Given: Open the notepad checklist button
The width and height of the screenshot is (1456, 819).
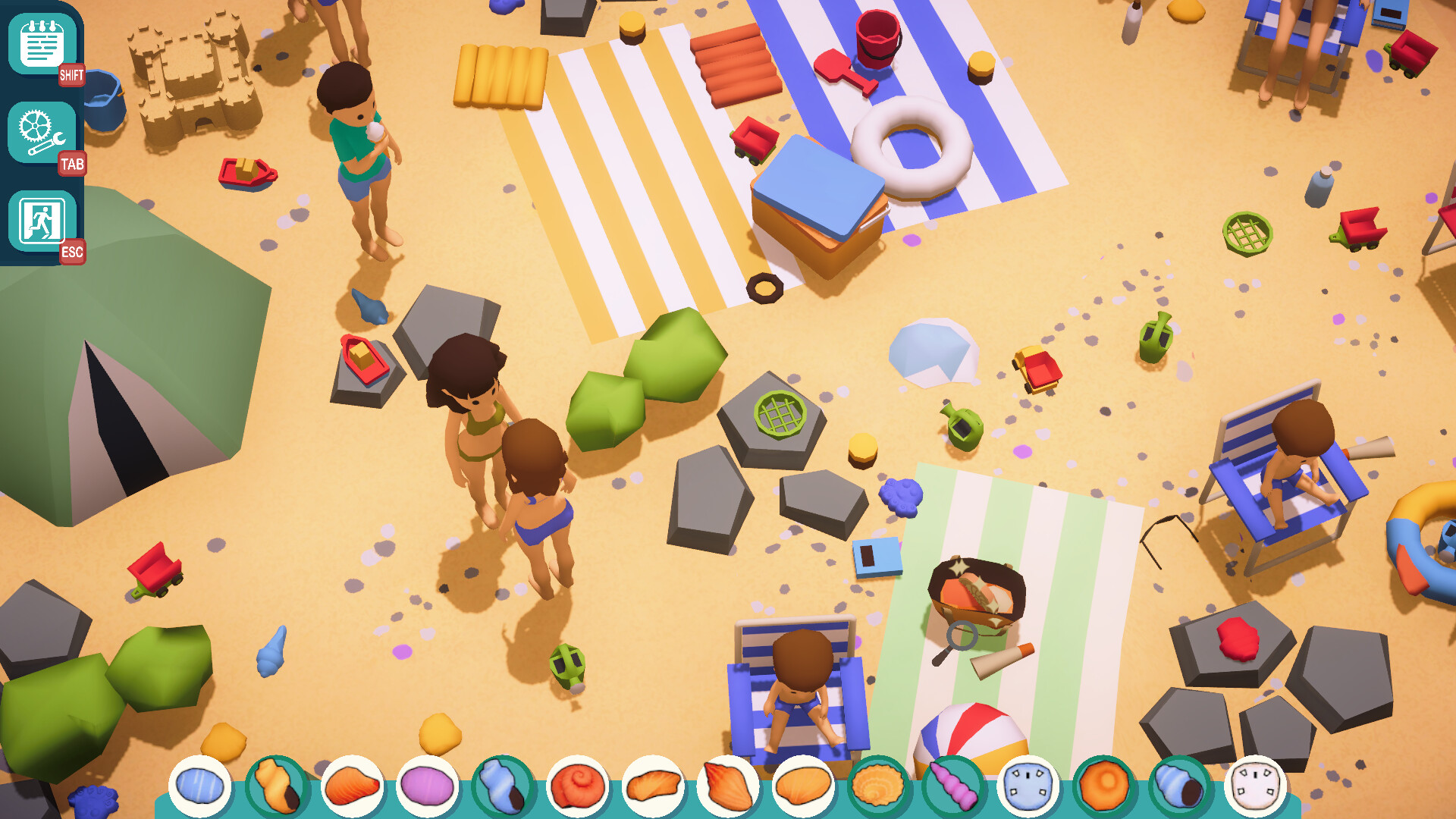Looking at the screenshot, I should 42,45.
